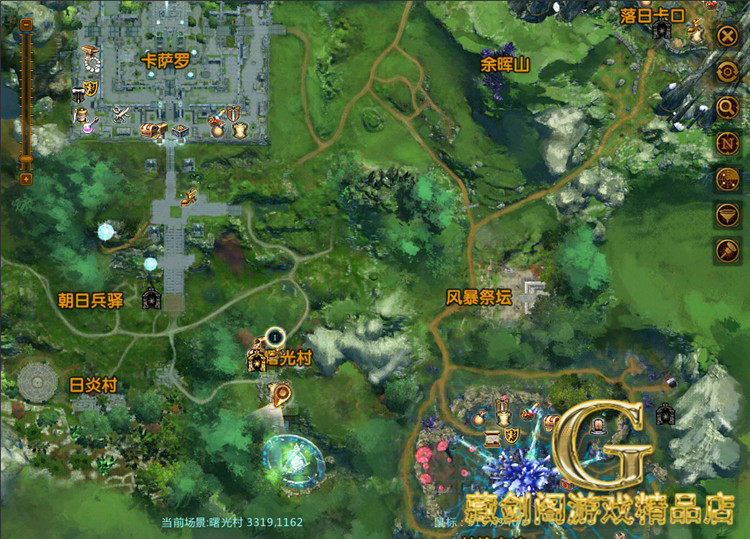Click the hammer icon button in map sidebar
This screenshot has width=750, height=539.
[x=727, y=250]
